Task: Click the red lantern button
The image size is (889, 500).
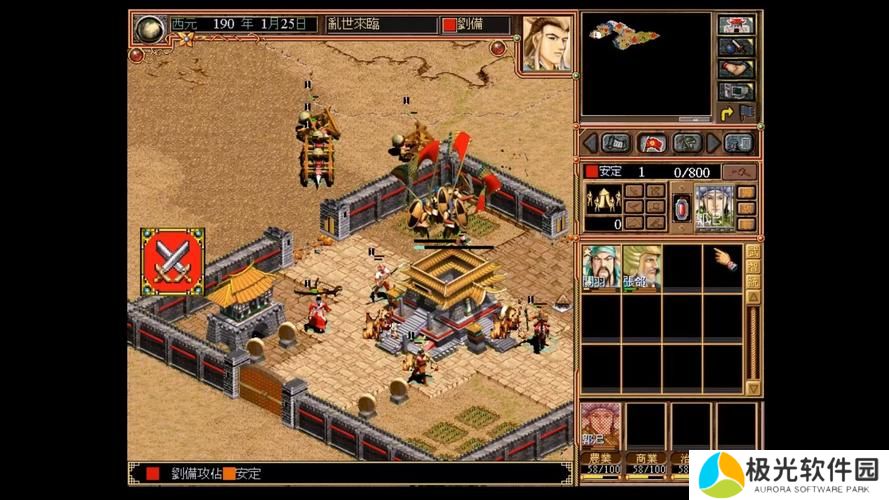Action: pyautogui.click(x=682, y=208)
